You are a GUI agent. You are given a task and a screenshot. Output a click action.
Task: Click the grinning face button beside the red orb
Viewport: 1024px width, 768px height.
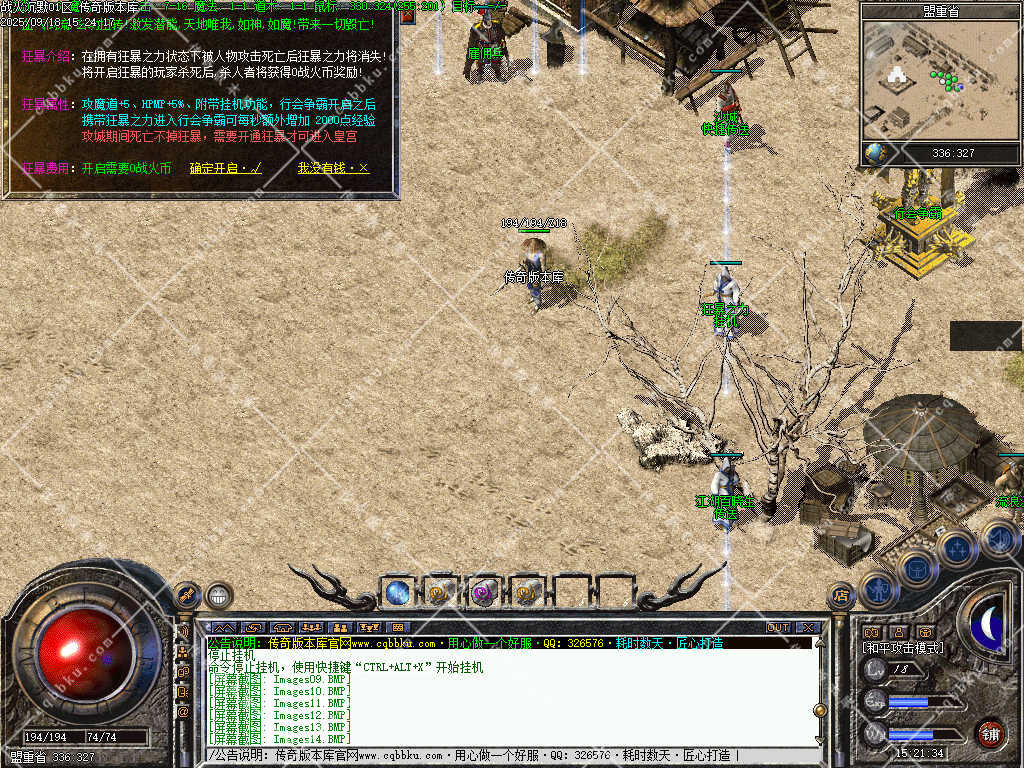(x=220, y=596)
